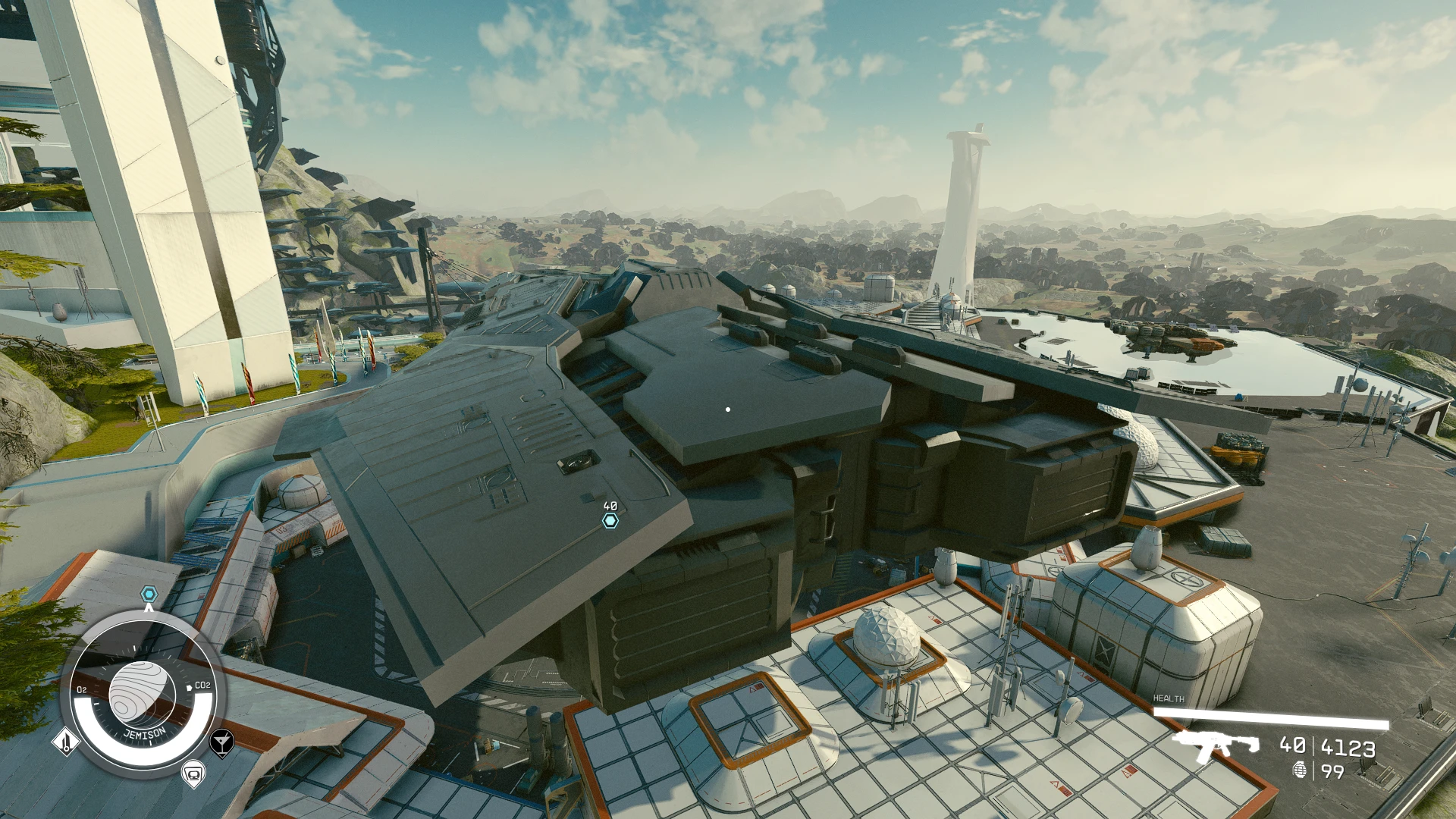This screenshot has width=1456, height=819.
Task: Select the grenade icon
Action: (x=1300, y=770)
